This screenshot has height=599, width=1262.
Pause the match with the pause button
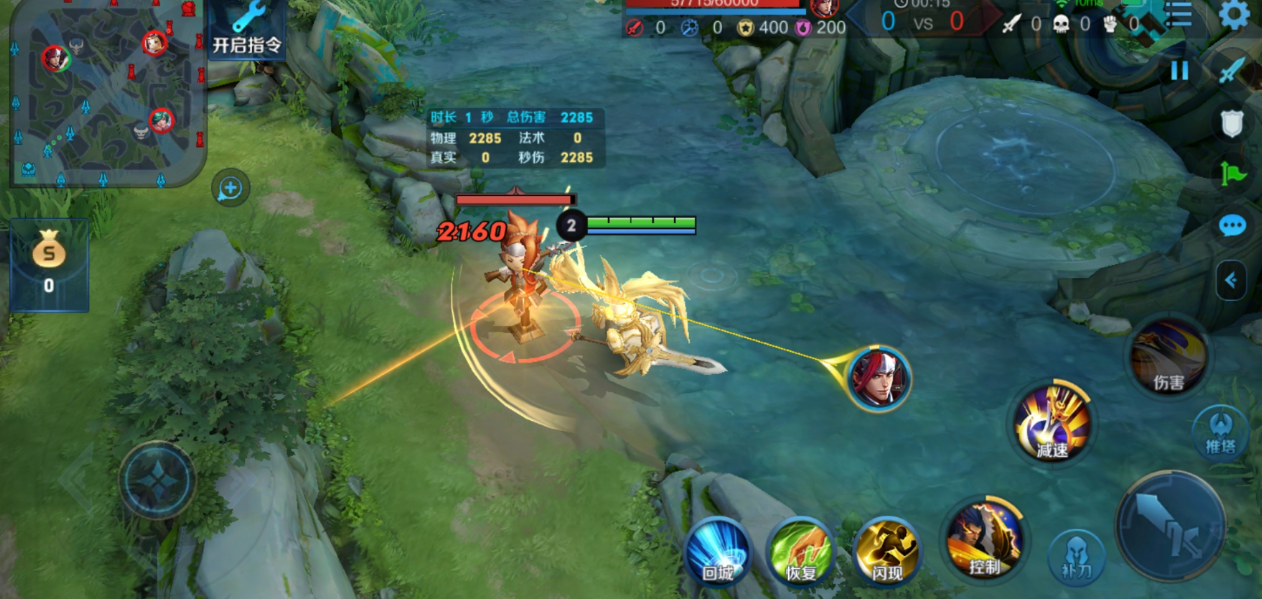[1180, 70]
